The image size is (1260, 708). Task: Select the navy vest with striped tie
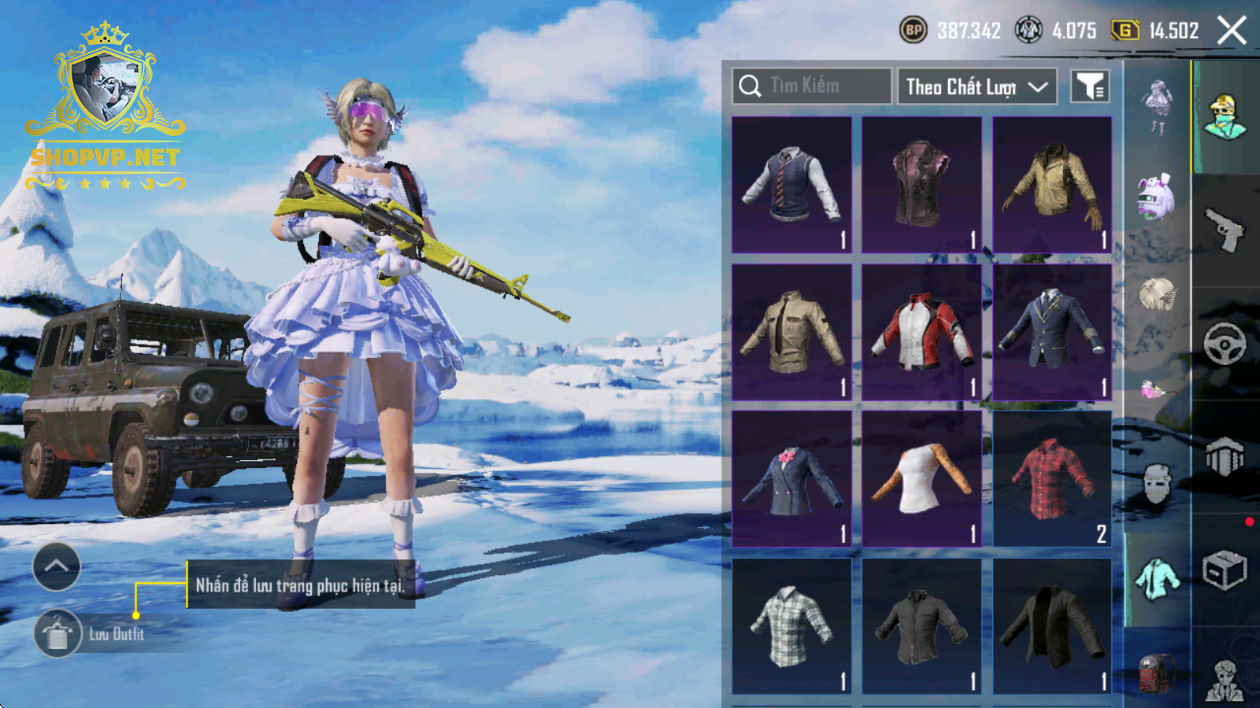coord(792,185)
